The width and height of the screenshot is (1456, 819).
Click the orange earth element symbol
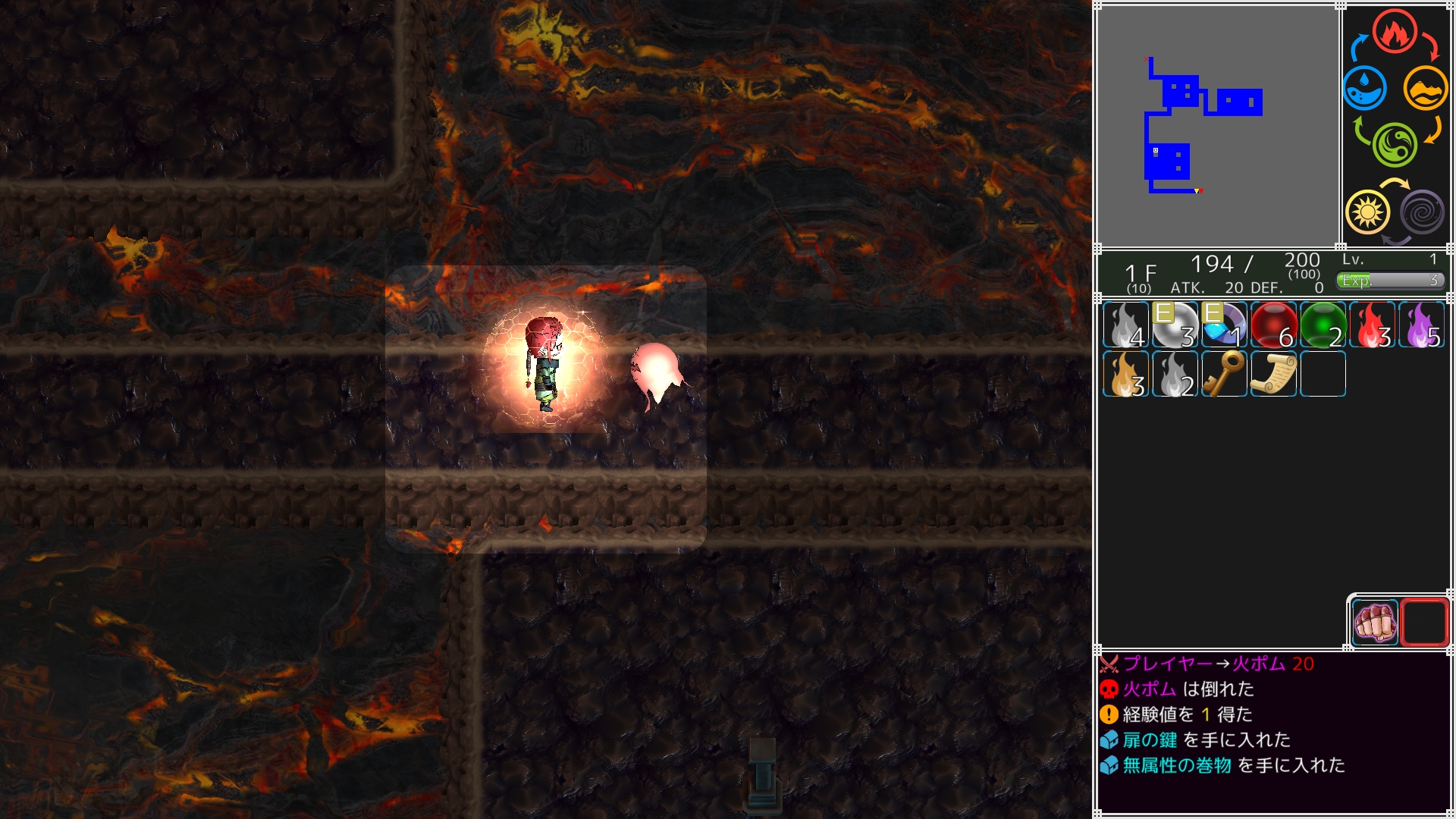pyautogui.click(x=1425, y=88)
